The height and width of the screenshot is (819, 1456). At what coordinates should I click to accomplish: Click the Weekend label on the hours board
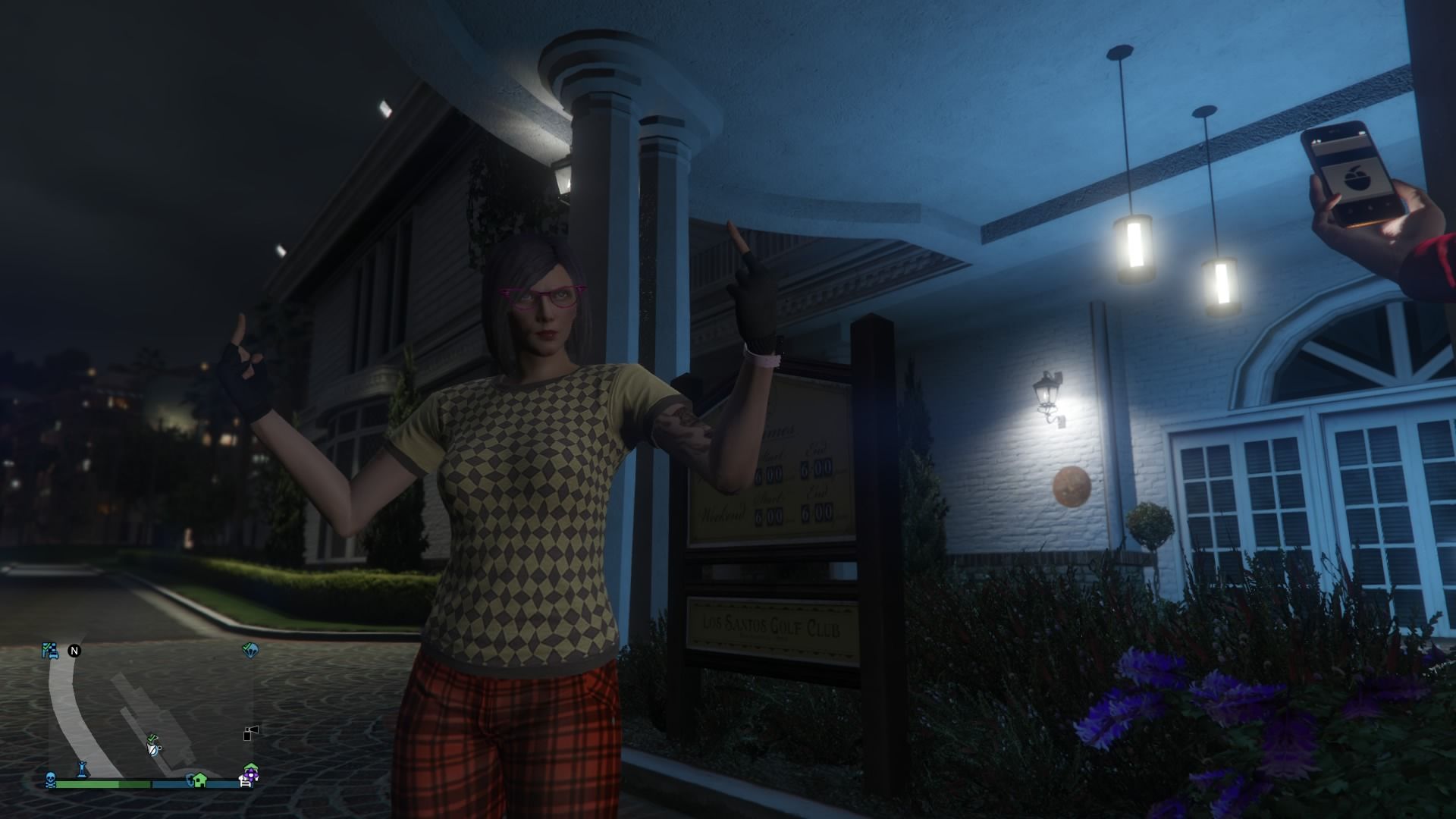coord(722,513)
